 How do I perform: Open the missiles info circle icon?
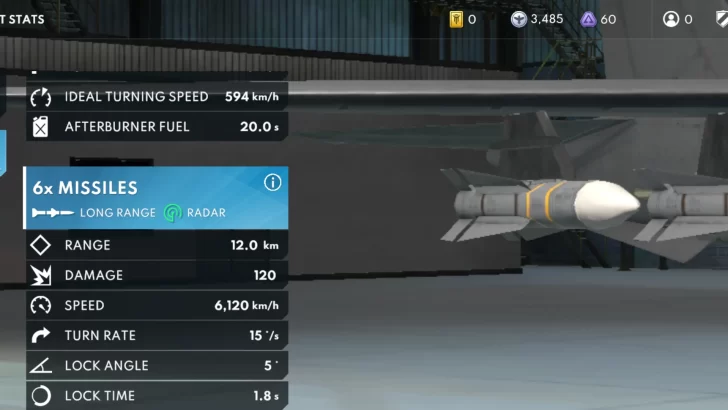(x=272, y=183)
